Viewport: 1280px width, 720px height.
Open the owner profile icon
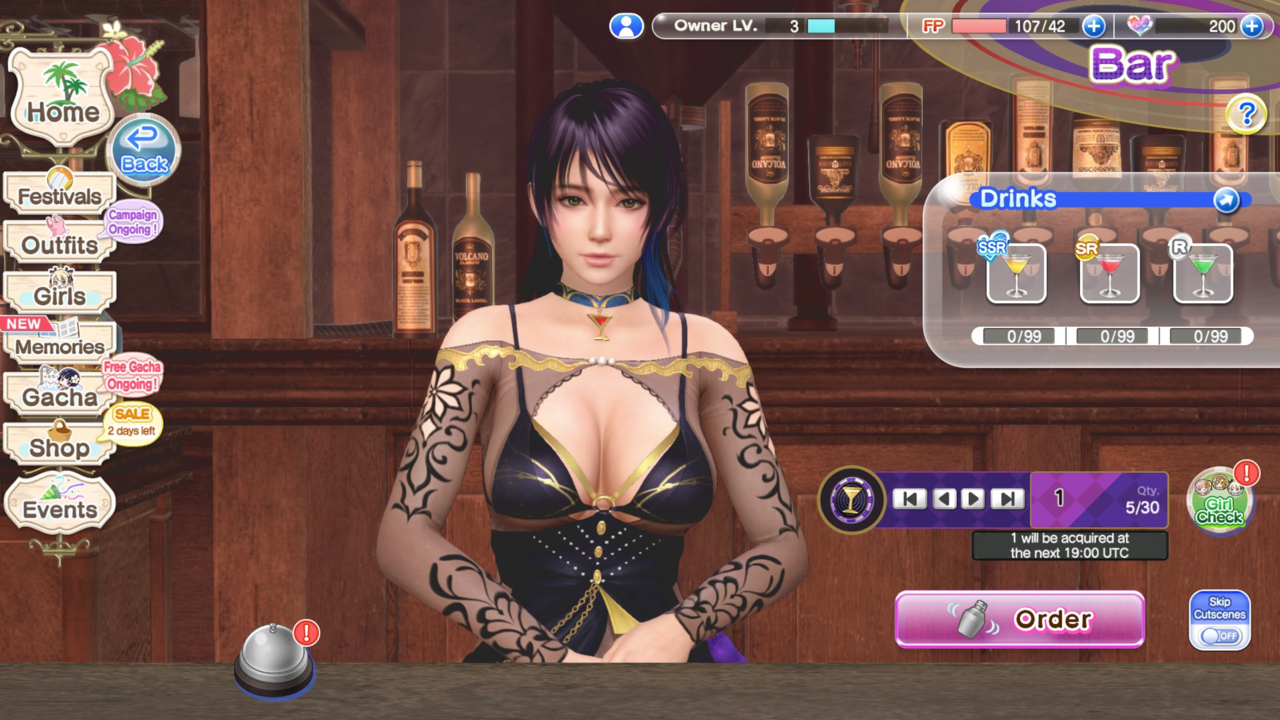[x=626, y=26]
